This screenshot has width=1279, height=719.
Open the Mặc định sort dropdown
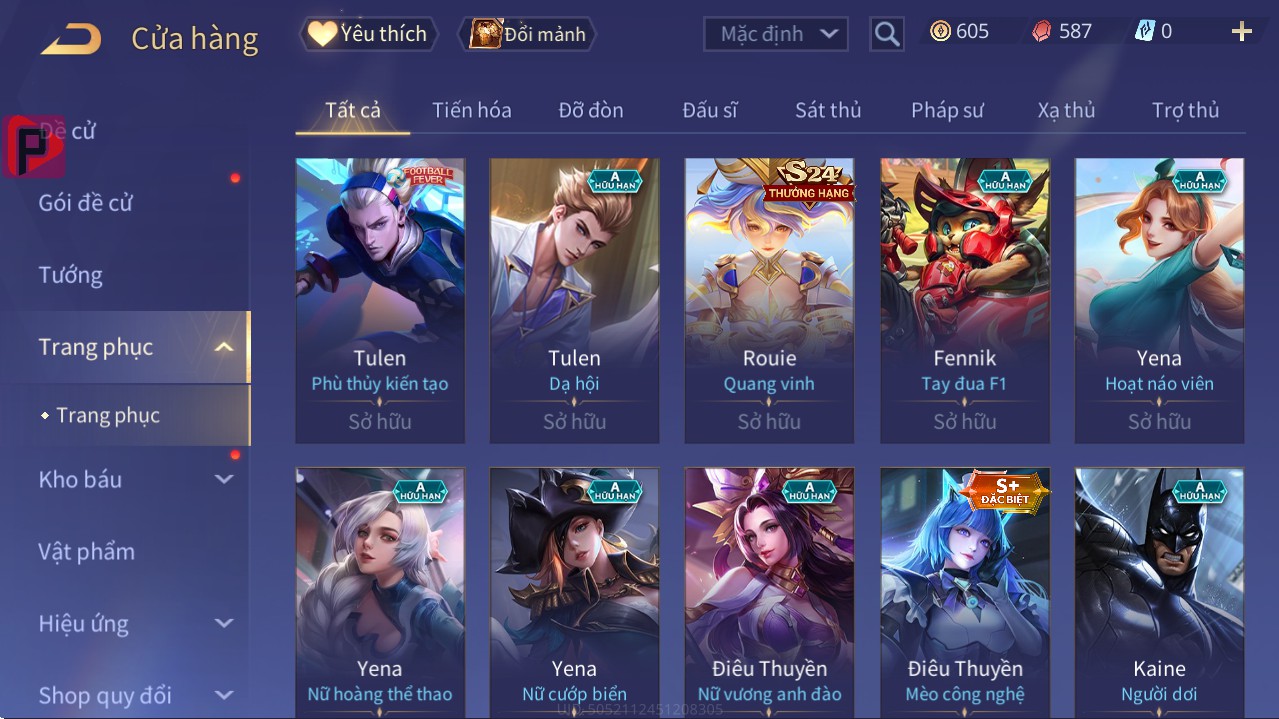pos(776,34)
